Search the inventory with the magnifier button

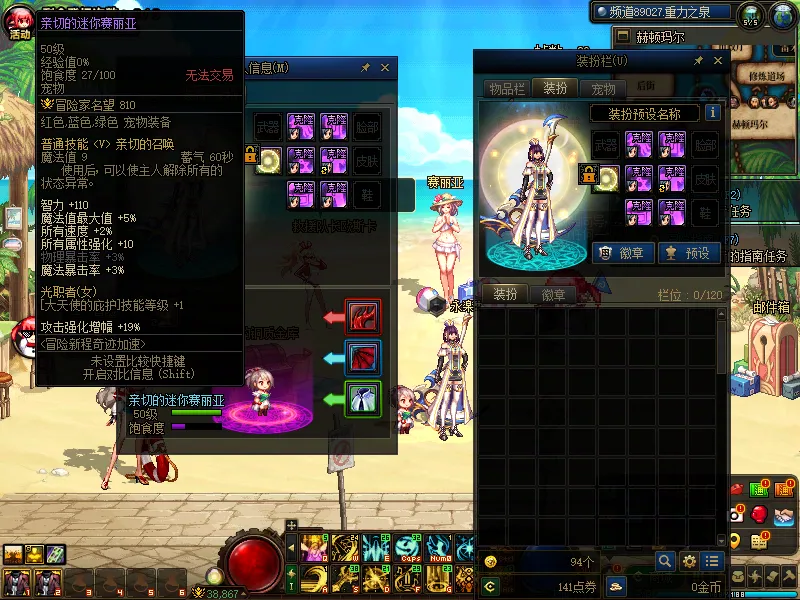[665, 561]
